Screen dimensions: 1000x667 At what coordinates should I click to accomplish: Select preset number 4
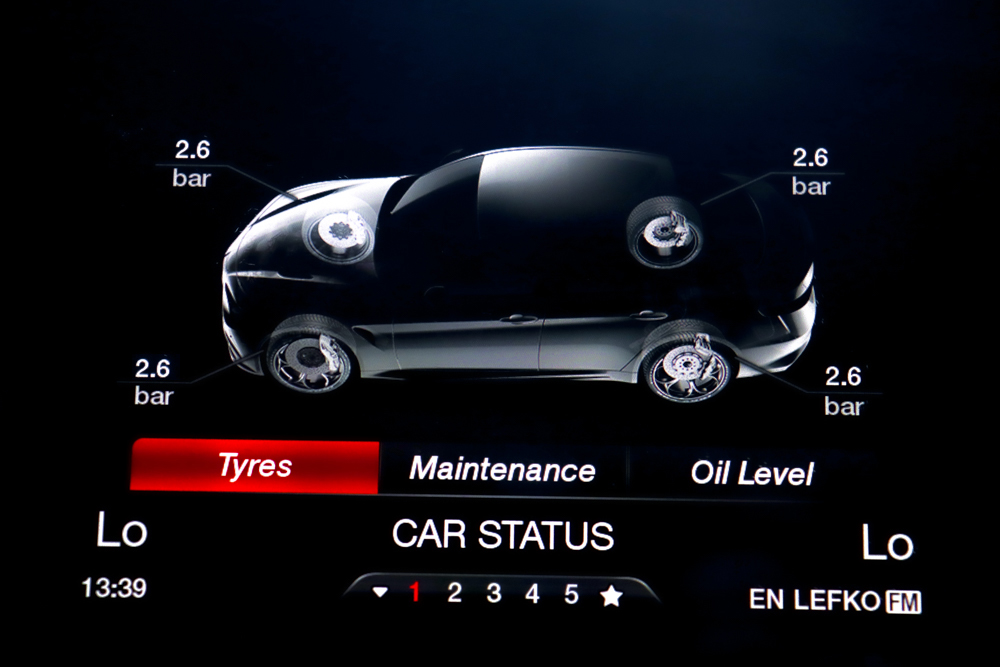click(x=532, y=594)
